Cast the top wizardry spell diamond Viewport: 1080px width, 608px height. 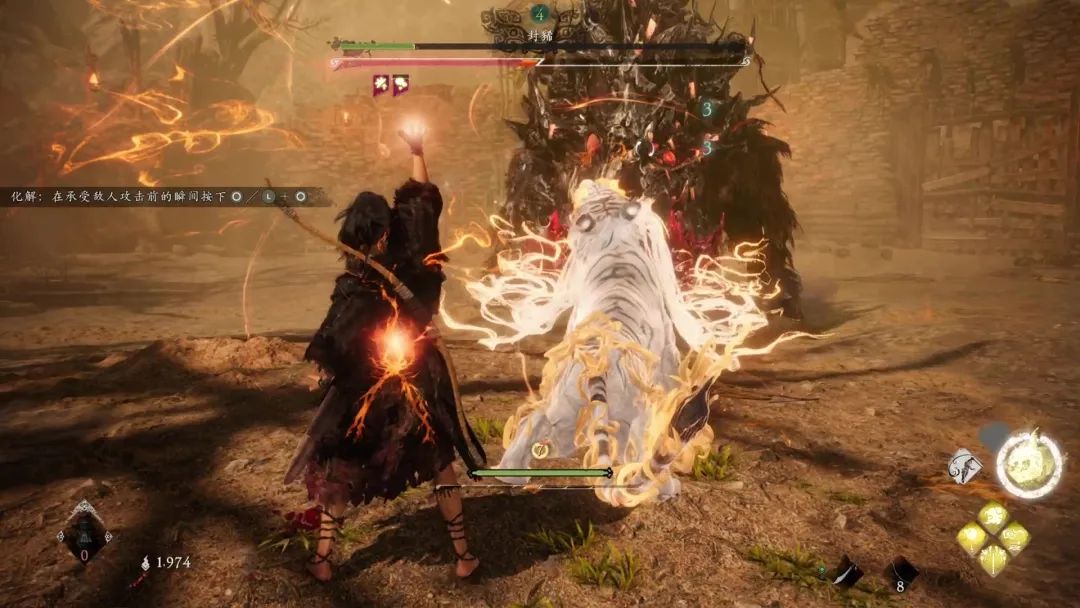coord(993,517)
